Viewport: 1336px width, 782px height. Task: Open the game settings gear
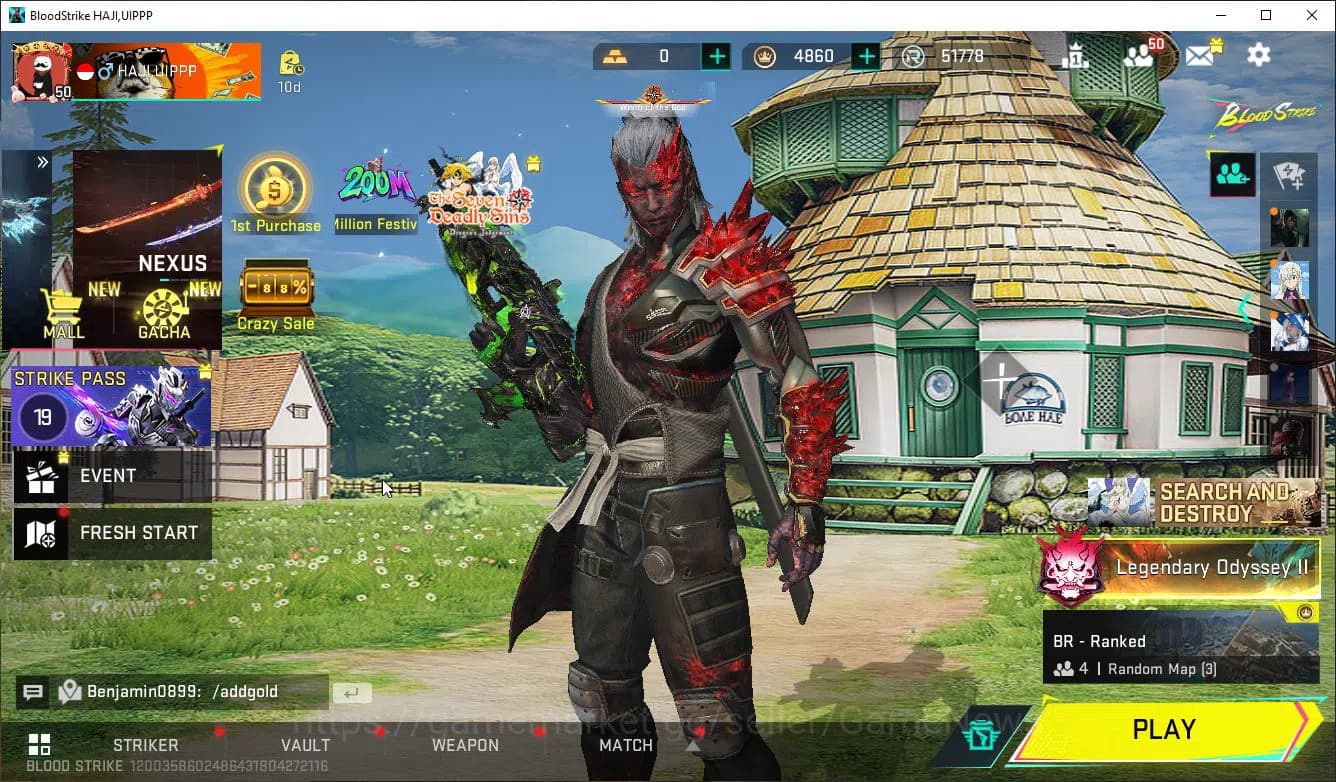1258,55
